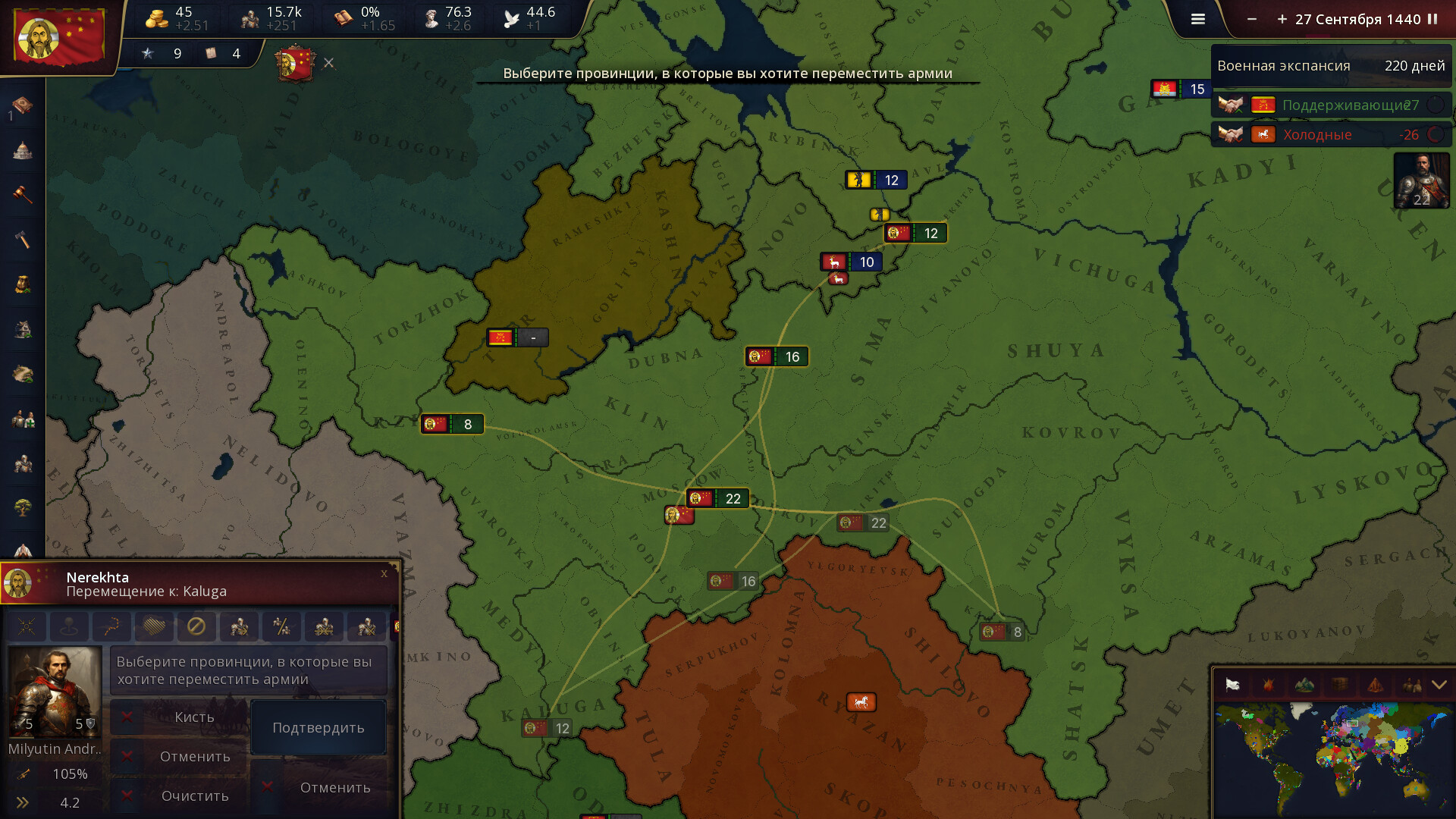Click the Очистить clear button
The height and width of the screenshot is (819, 1456).
(x=194, y=795)
